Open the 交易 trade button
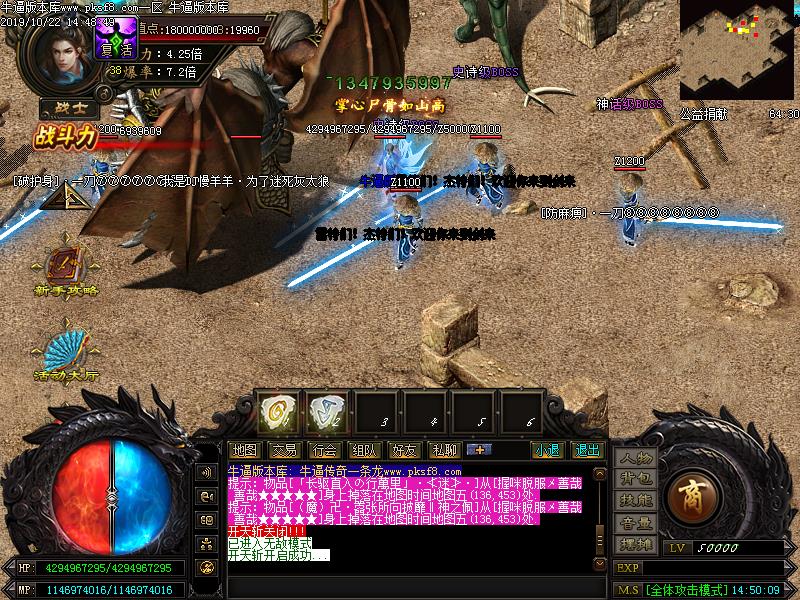 284,450
